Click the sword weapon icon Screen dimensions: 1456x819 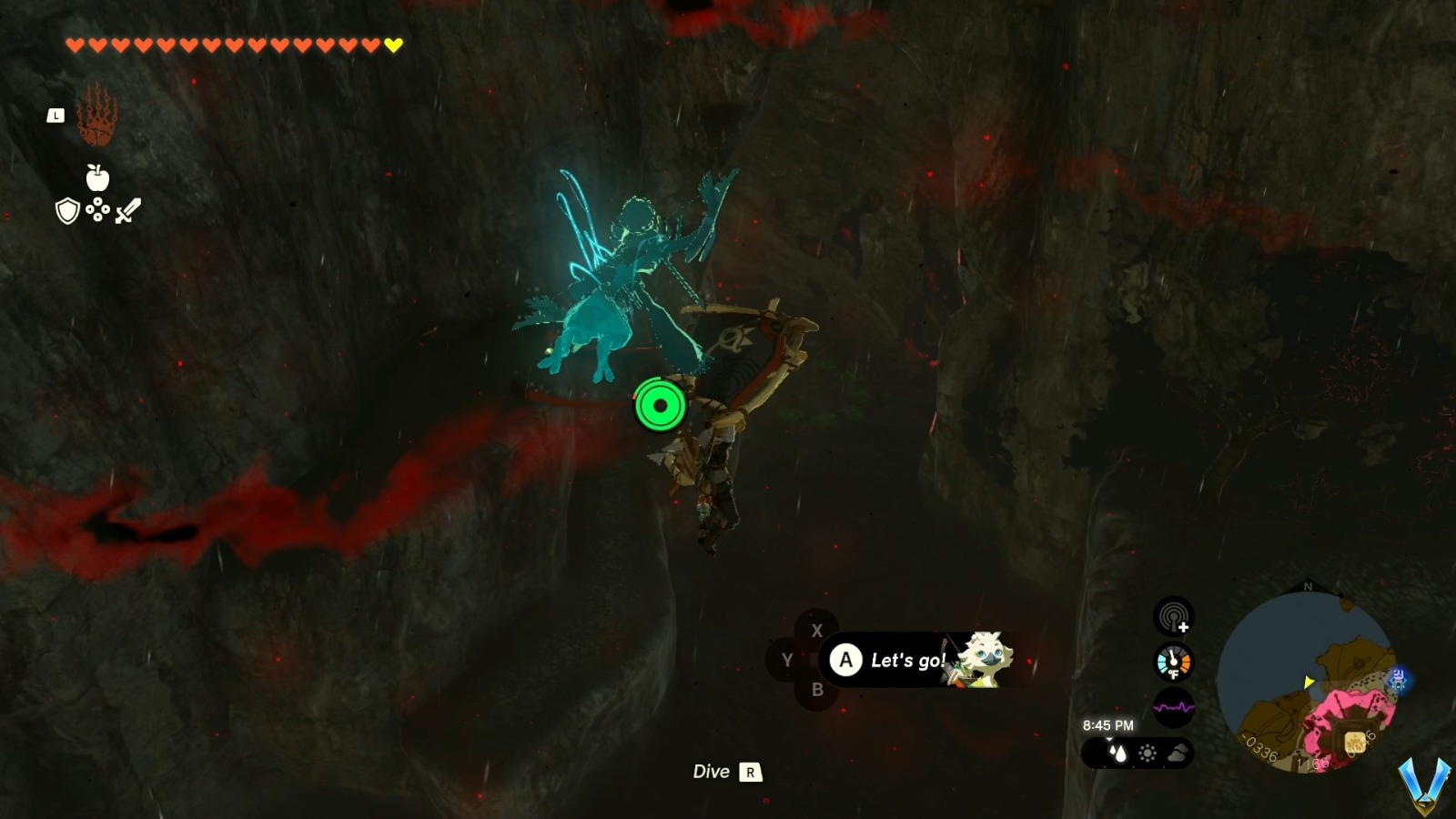click(x=128, y=210)
